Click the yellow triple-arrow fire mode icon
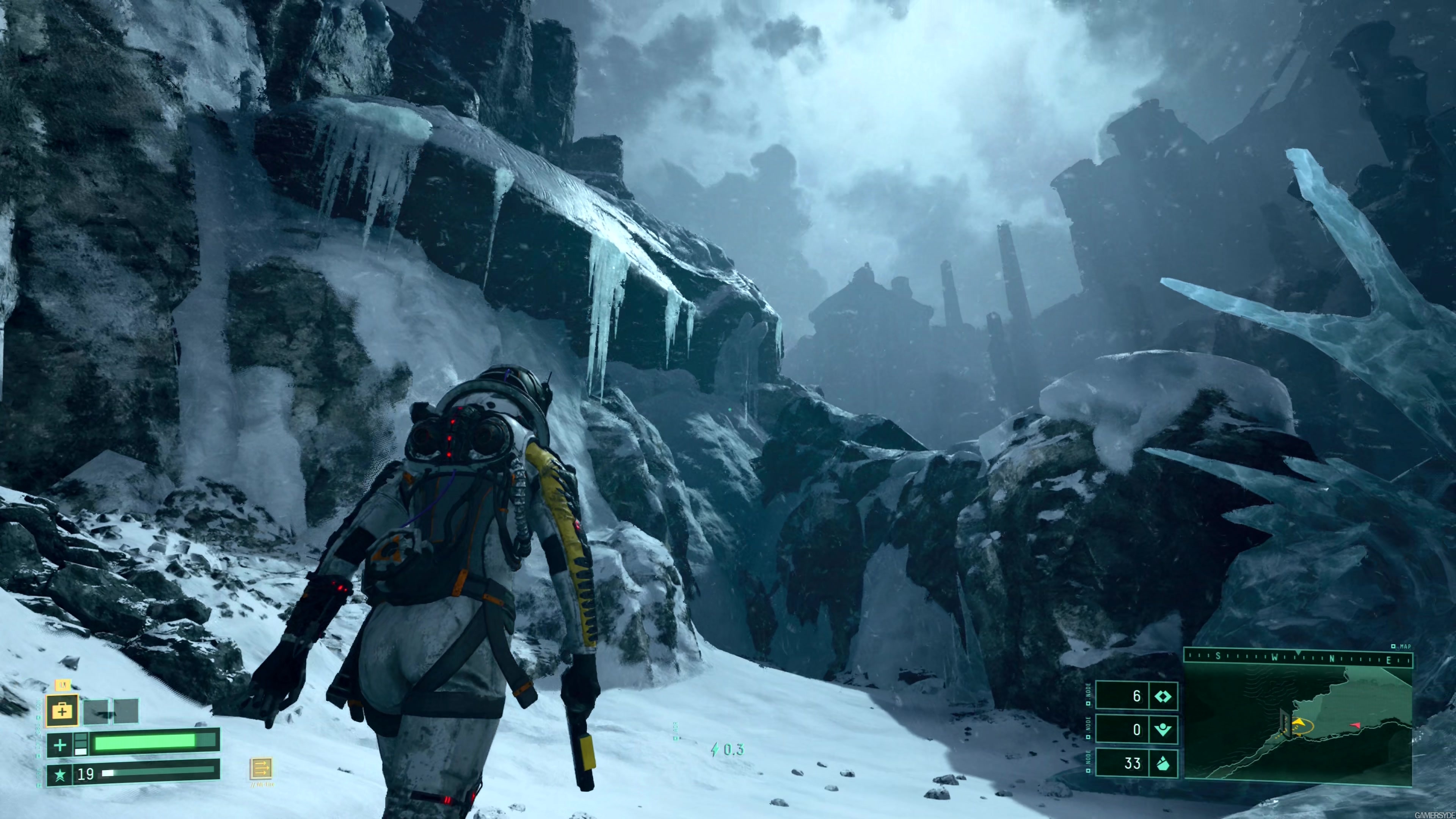 [x=261, y=769]
